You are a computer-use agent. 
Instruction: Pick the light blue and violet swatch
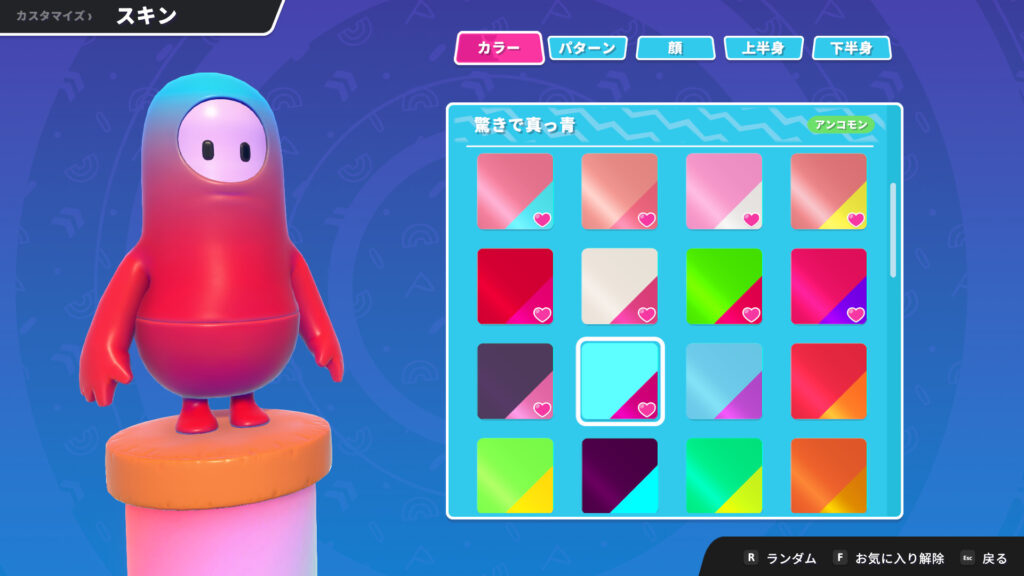pyautogui.click(x=724, y=381)
